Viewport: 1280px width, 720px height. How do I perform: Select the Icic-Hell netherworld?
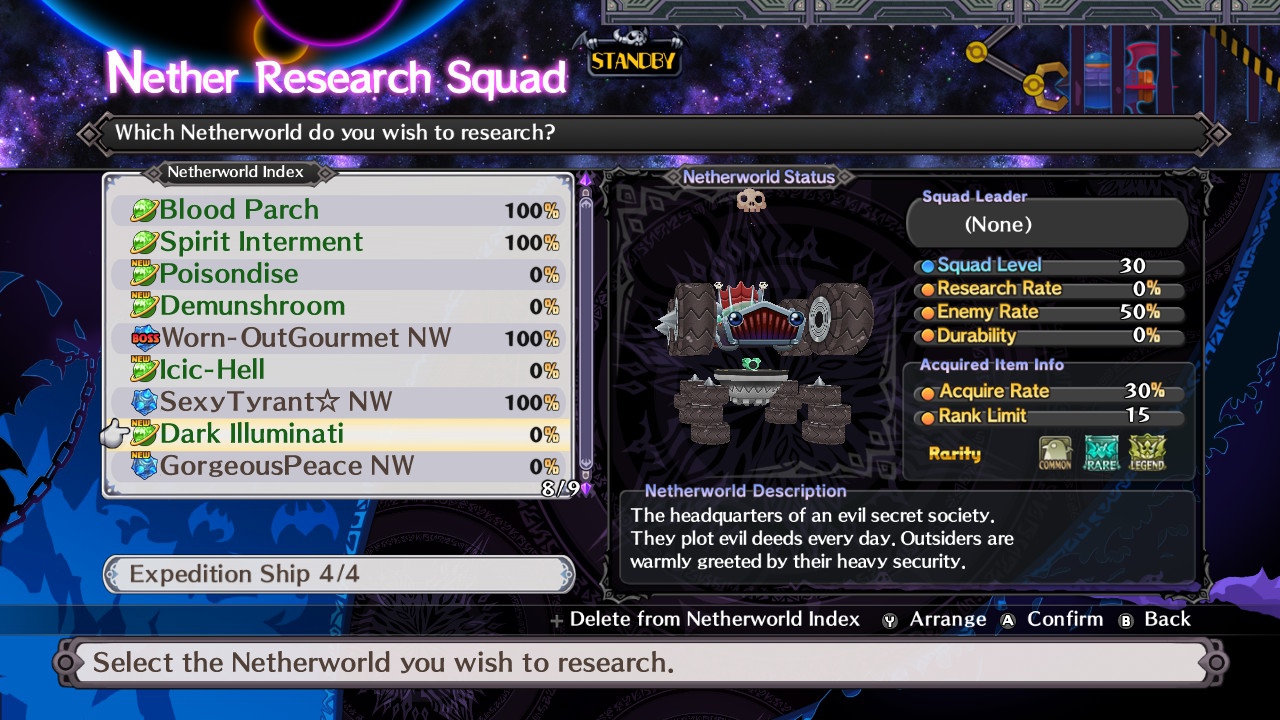point(338,370)
